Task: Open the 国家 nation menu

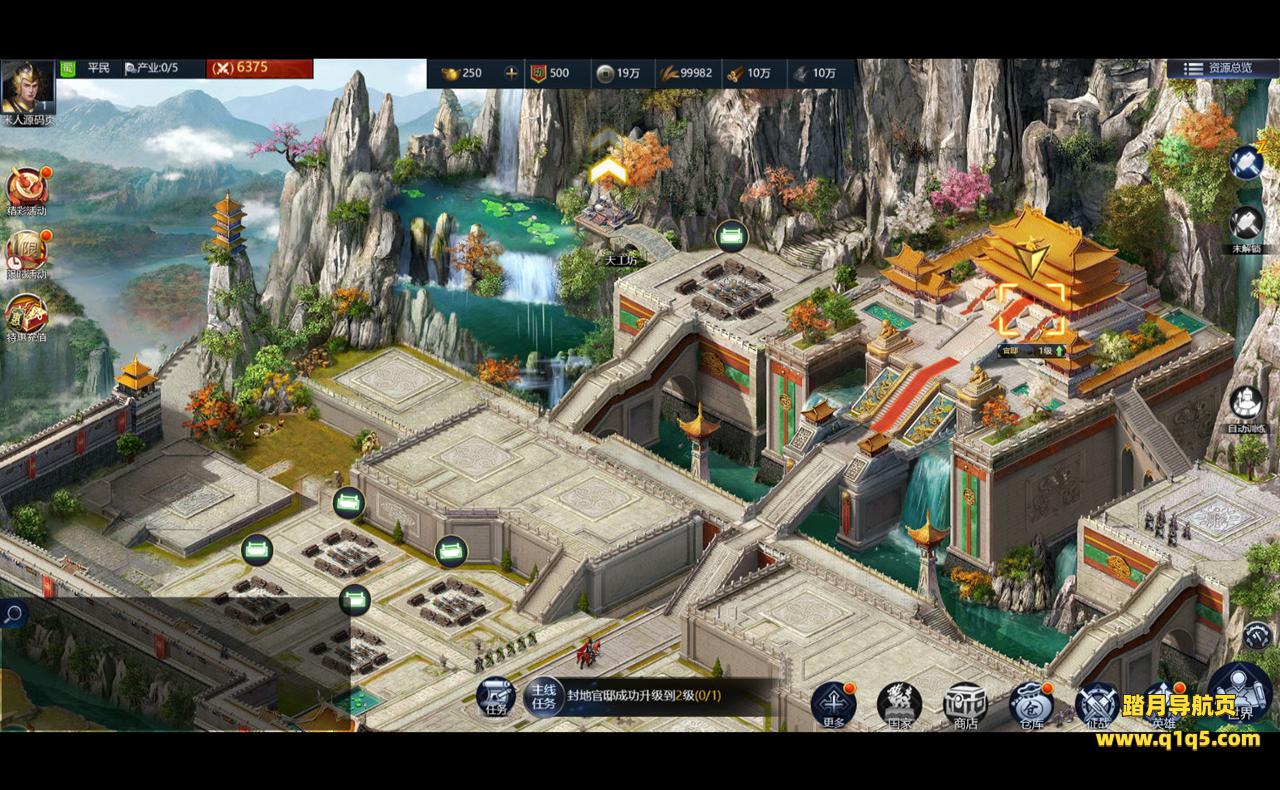Action: click(899, 704)
